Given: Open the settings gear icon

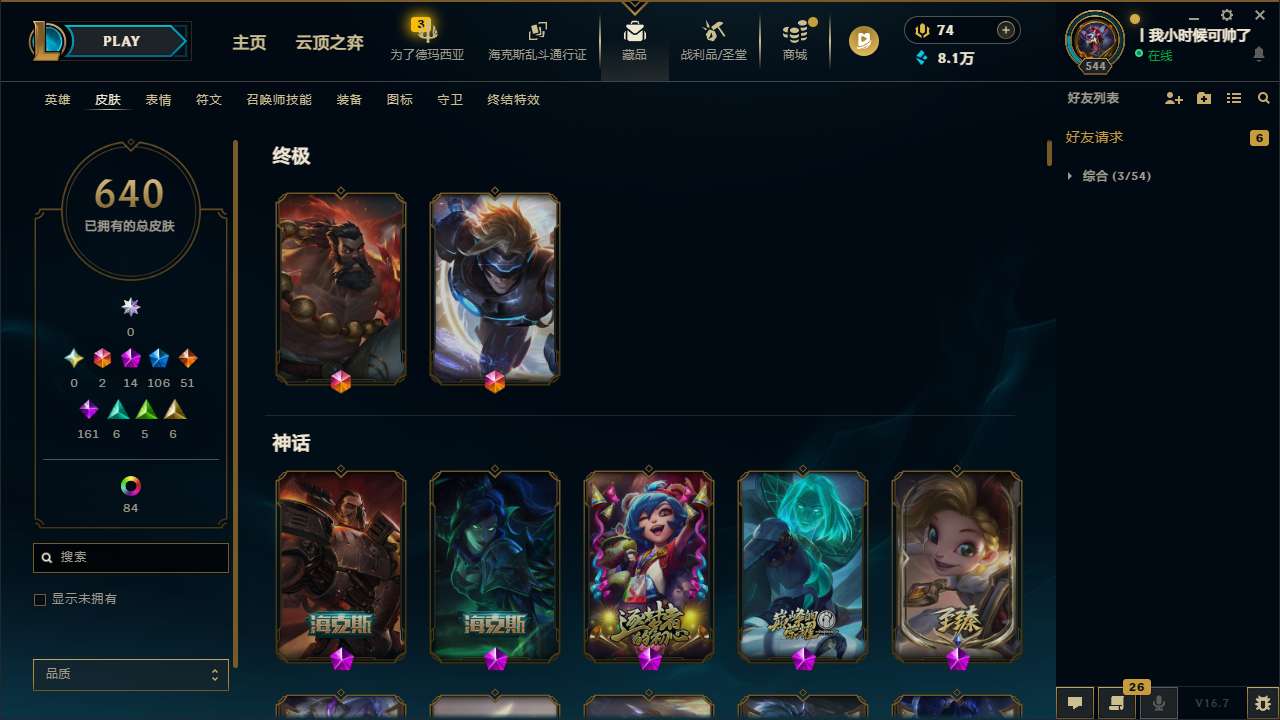Looking at the screenshot, I should [x=1226, y=16].
